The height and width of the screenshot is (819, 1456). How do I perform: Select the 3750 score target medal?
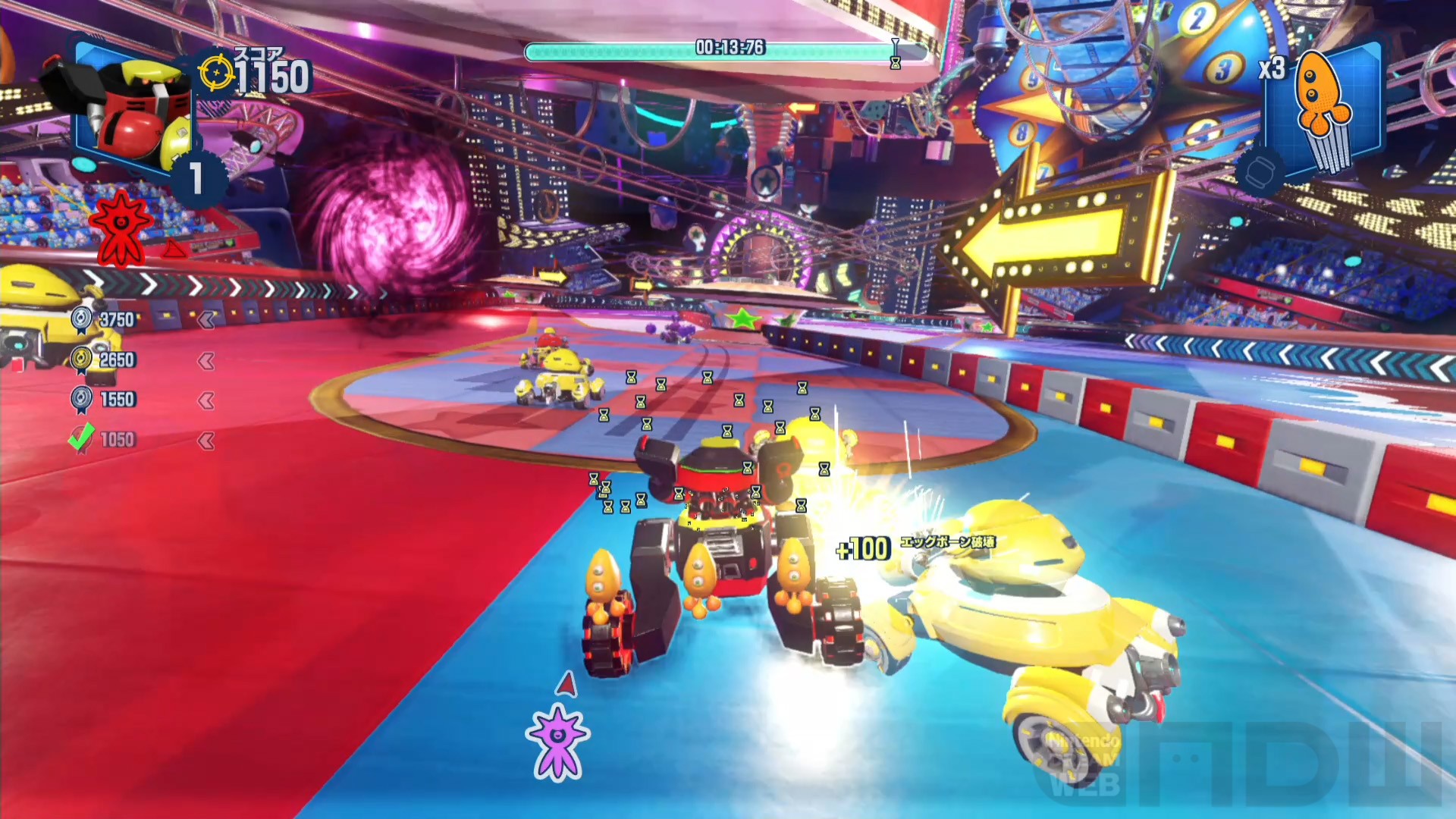point(82,319)
